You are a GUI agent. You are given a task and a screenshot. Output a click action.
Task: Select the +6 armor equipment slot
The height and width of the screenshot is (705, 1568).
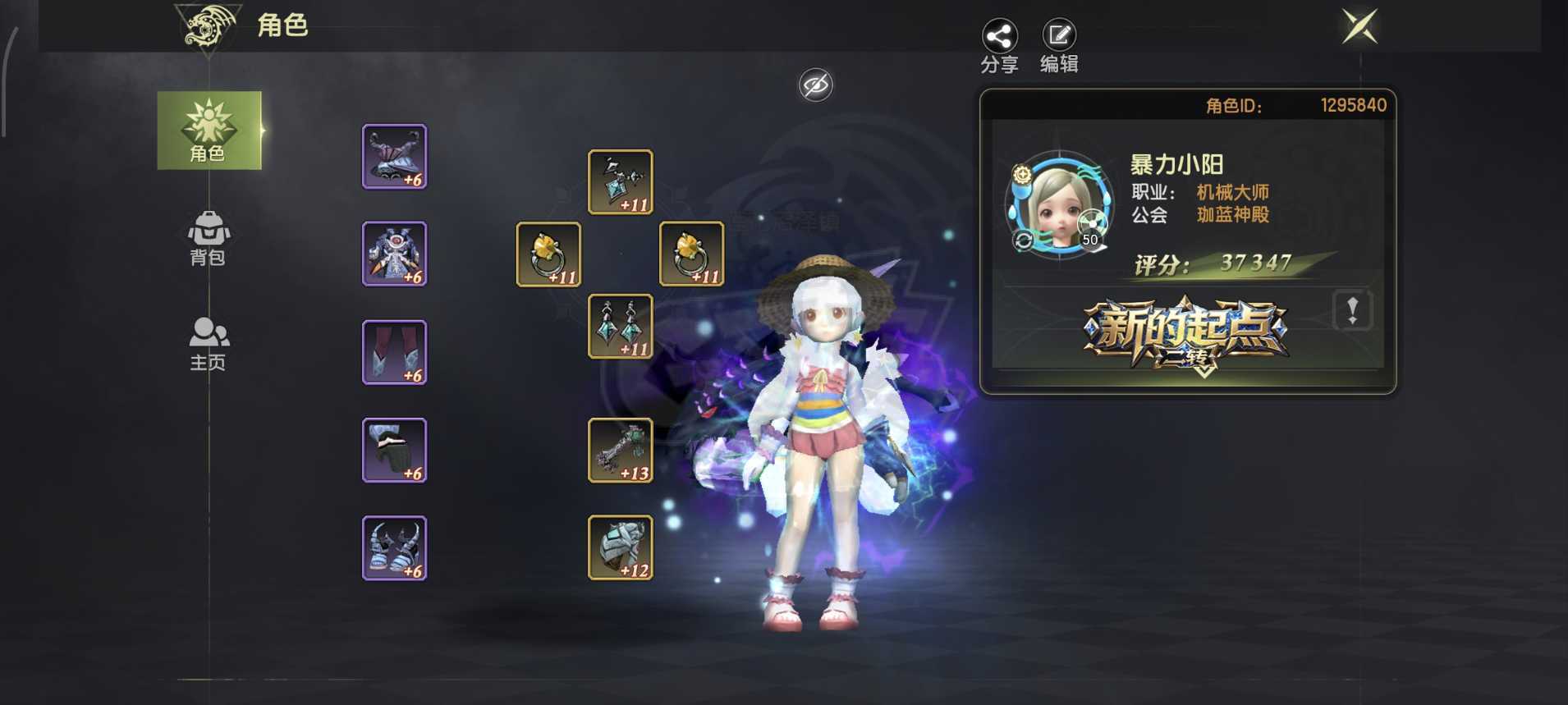tap(394, 254)
